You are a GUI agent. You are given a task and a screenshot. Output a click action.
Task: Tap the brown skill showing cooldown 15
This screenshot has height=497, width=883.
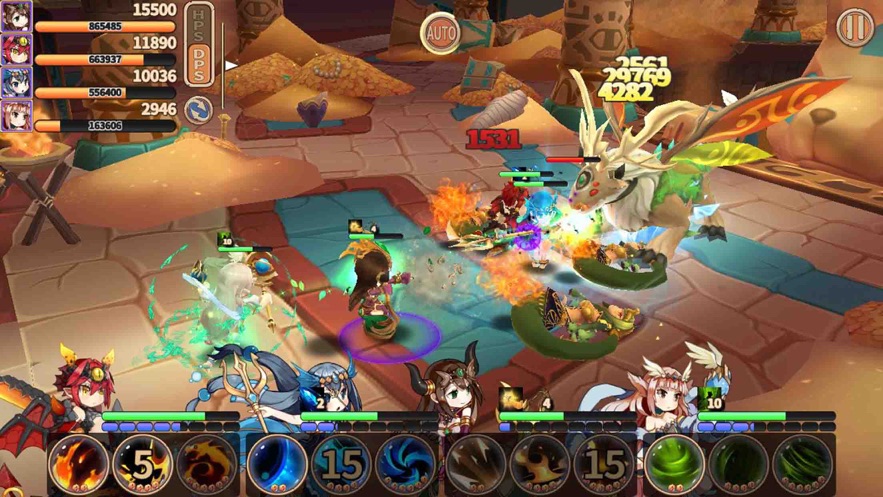coord(603,463)
